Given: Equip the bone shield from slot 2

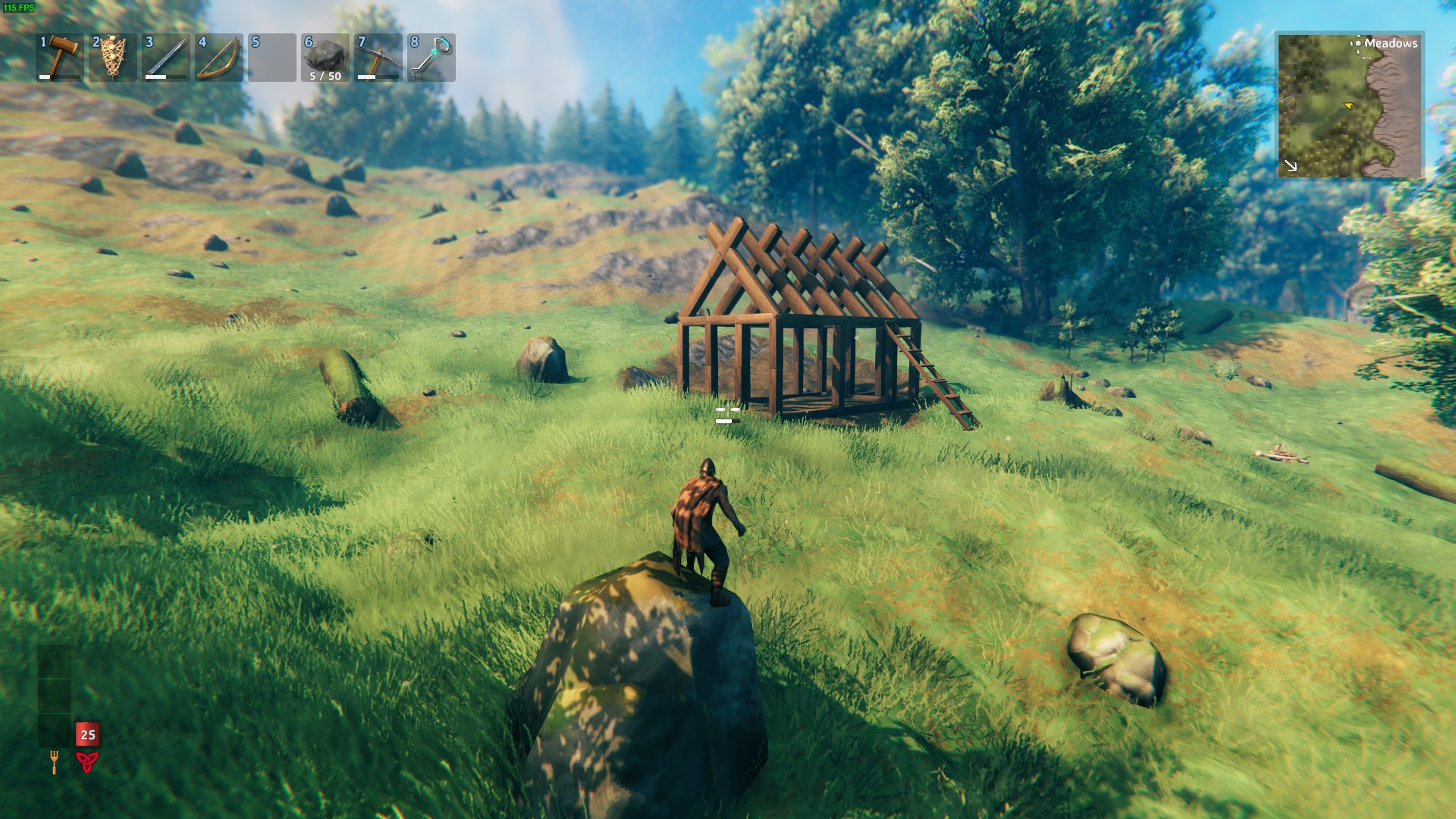Looking at the screenshot, I should (x=113, y=57).
